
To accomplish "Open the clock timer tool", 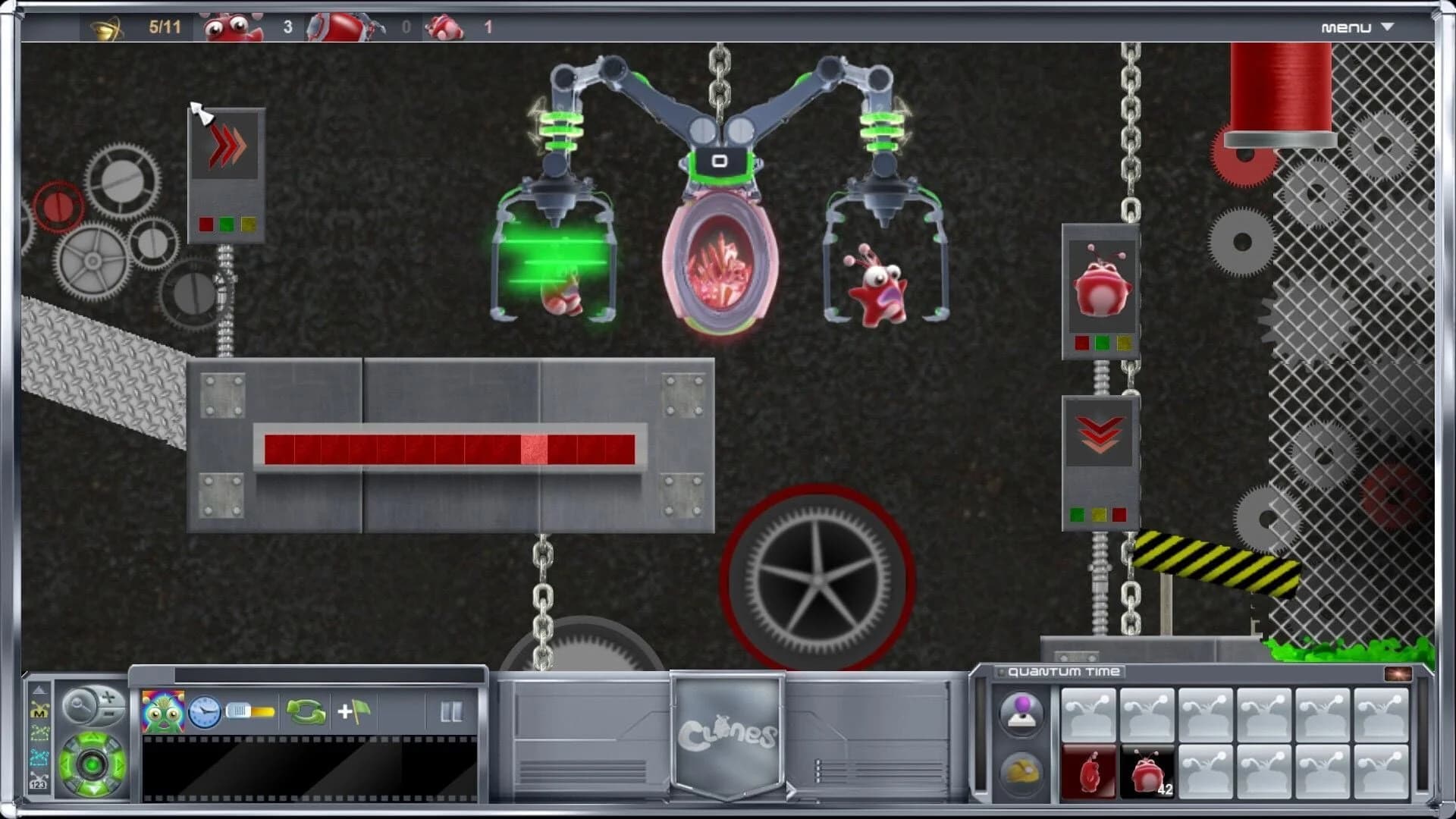I will [205, 712].
